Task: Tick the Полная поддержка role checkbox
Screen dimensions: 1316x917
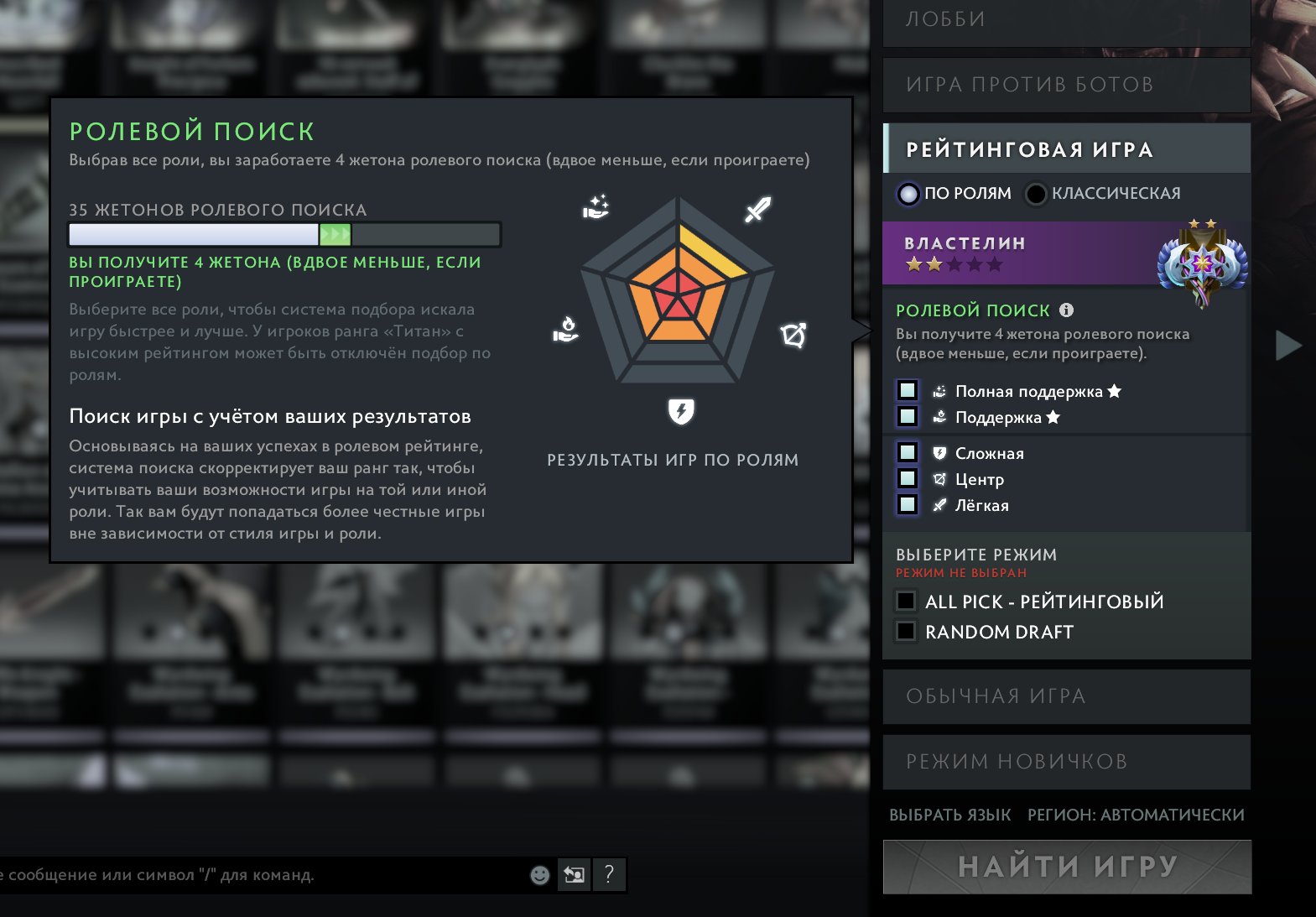Action: 908,391
